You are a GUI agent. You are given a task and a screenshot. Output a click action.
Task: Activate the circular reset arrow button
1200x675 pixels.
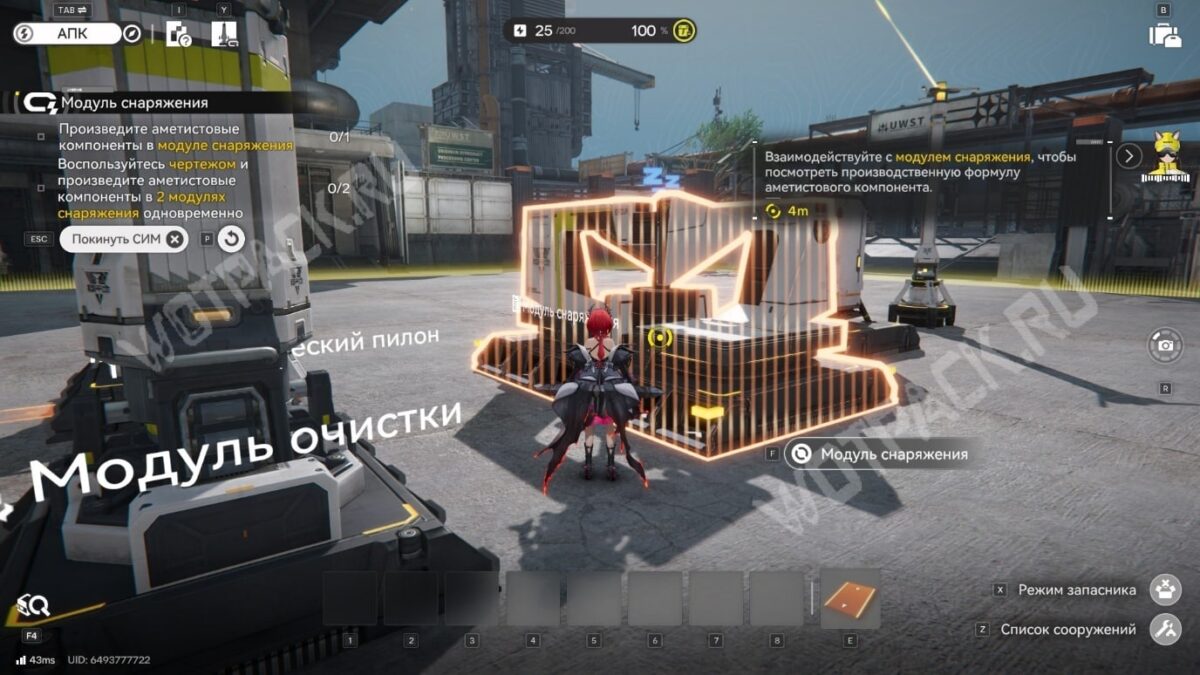(231, 239)
